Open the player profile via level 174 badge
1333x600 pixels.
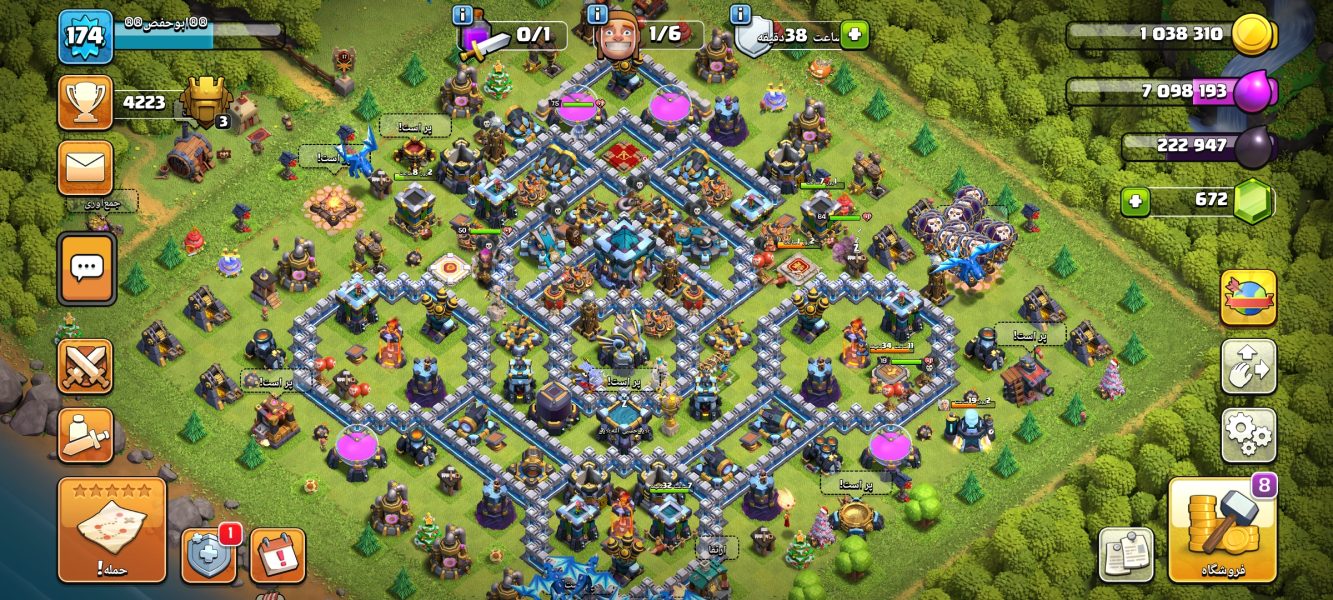coord(85,37)
